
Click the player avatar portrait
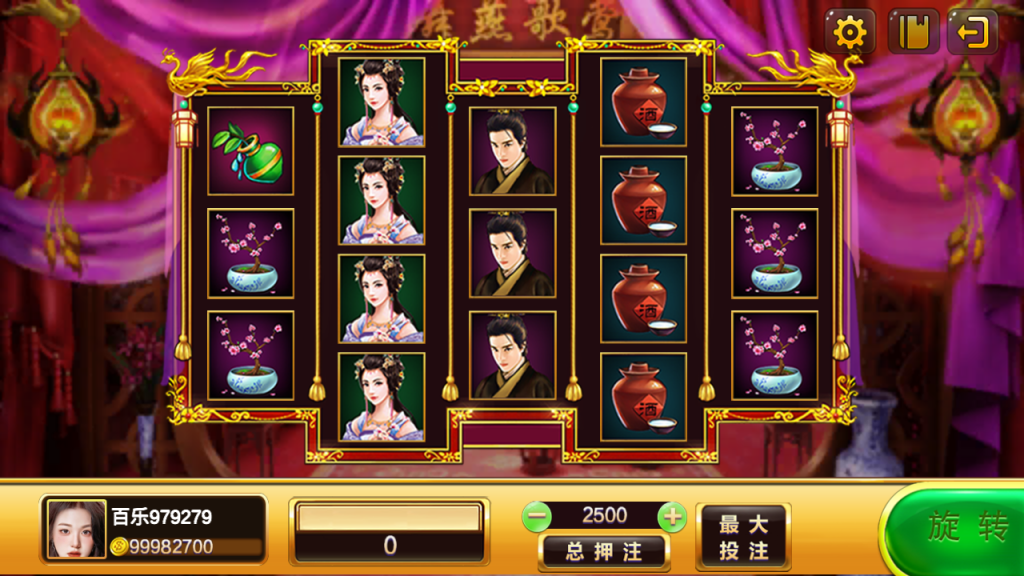[x=76, y=529]
